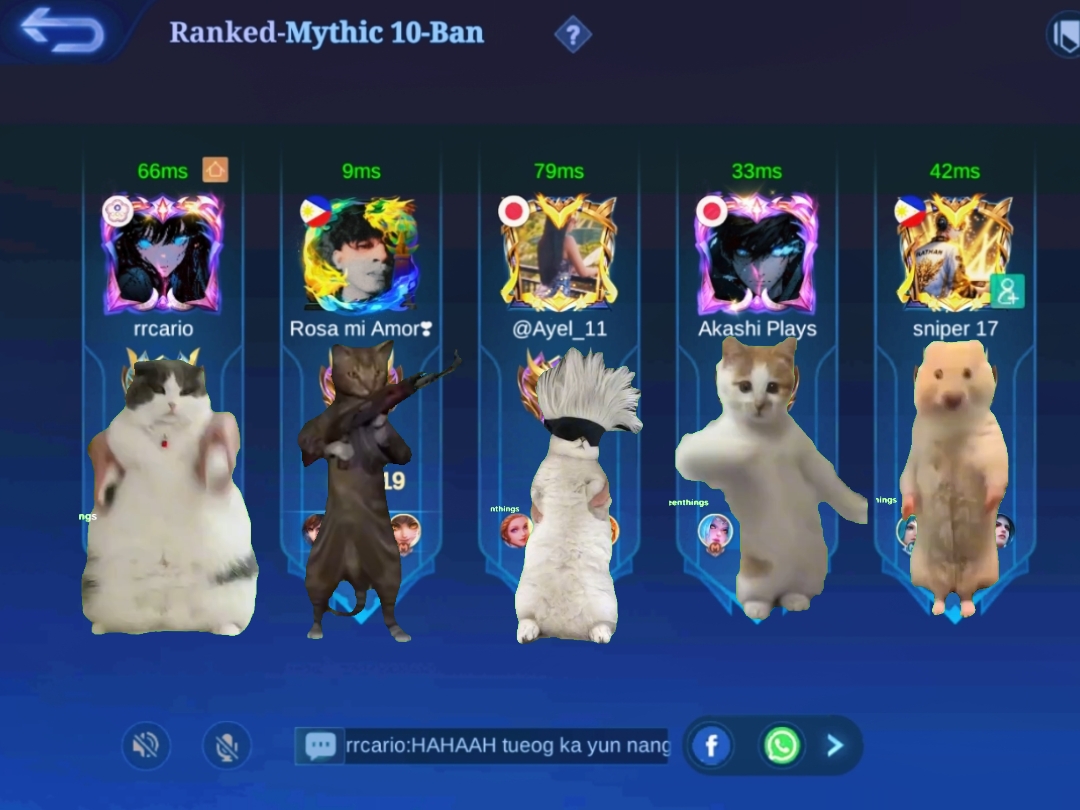The image size is (1080, 810).
Task: Select Rosa mi Amor's avatar
Action: (360, 254)
